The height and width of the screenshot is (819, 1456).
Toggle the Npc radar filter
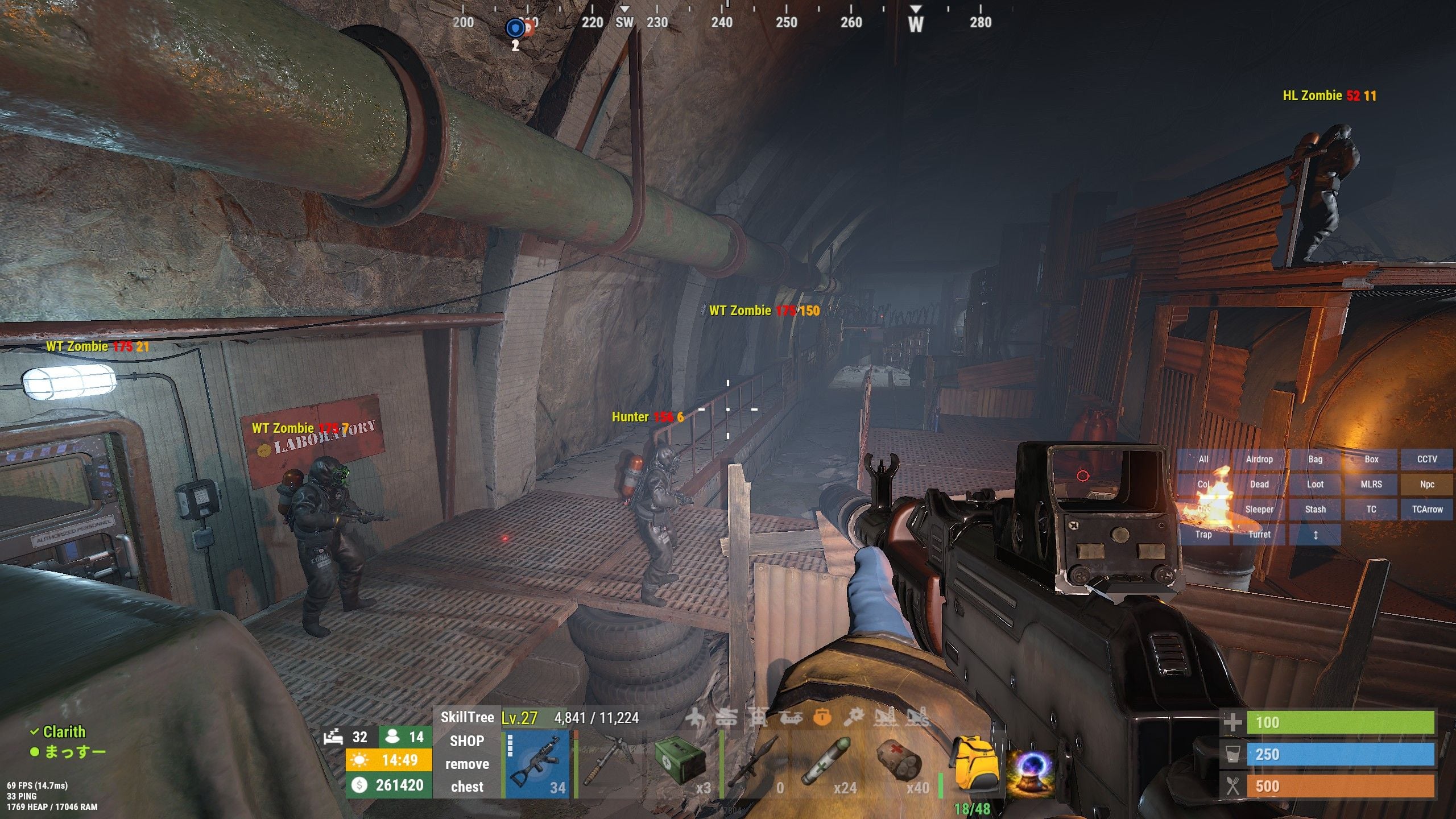coord(1427,485)
